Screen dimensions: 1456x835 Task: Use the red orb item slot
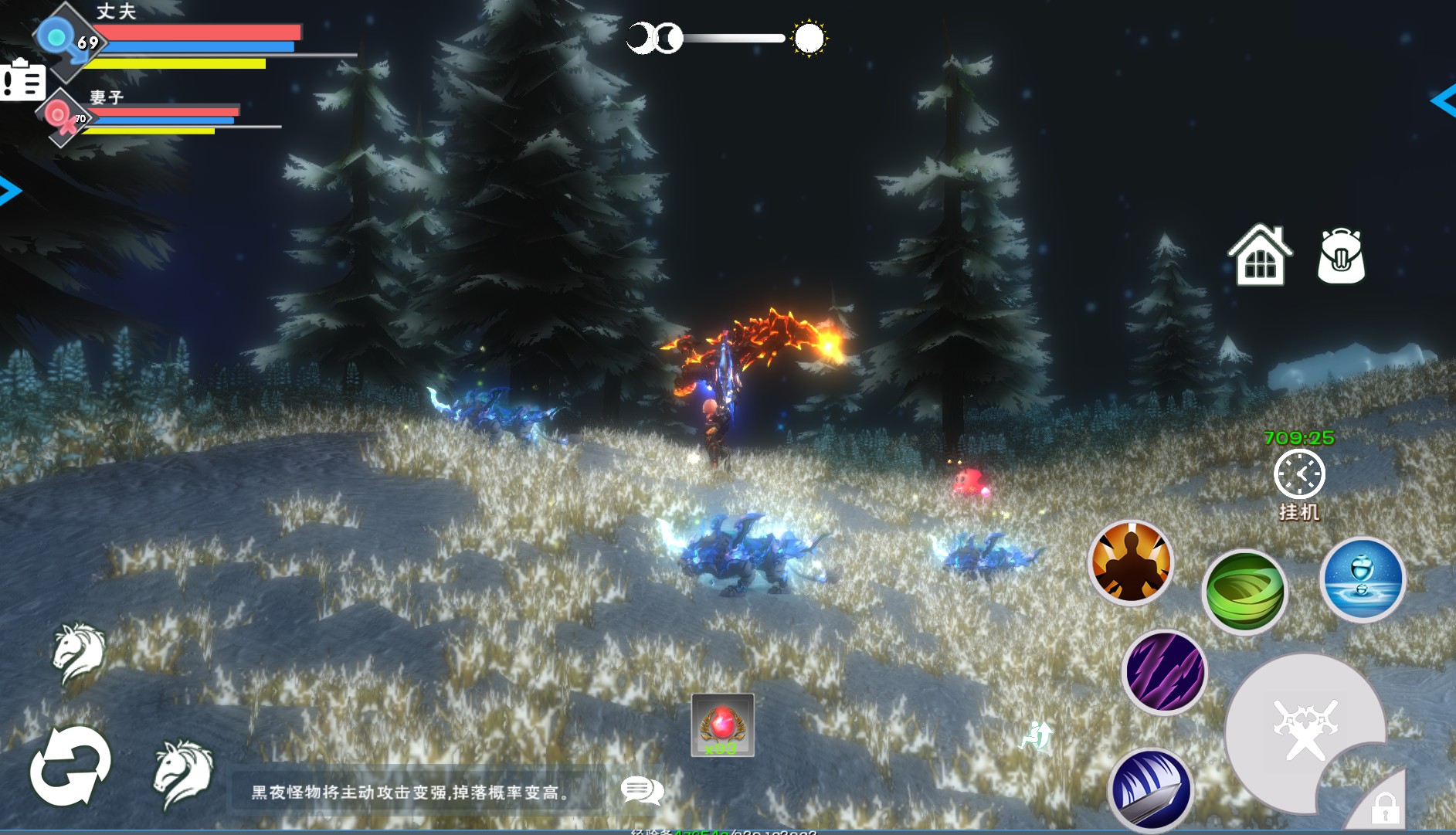pos(722,725)
